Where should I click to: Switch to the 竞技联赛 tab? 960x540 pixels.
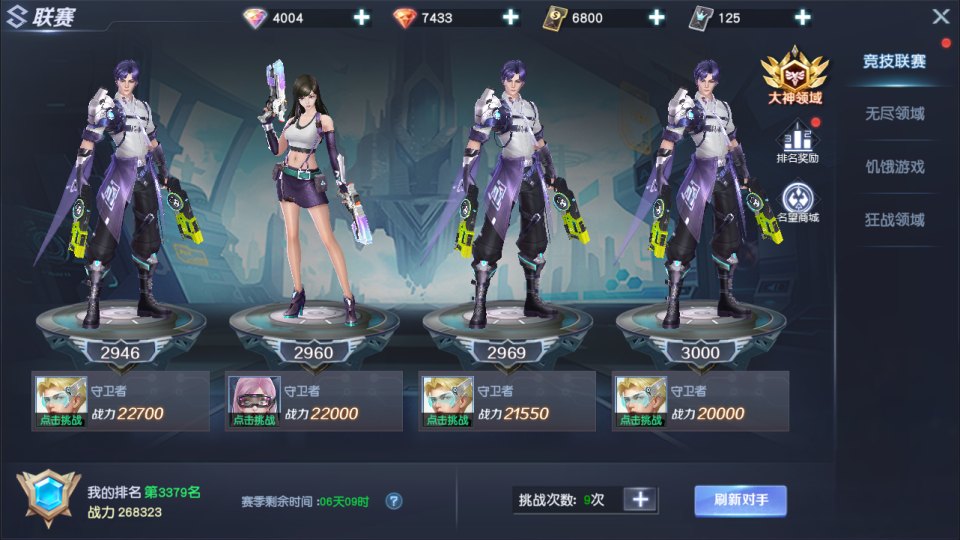pos(894,61)
